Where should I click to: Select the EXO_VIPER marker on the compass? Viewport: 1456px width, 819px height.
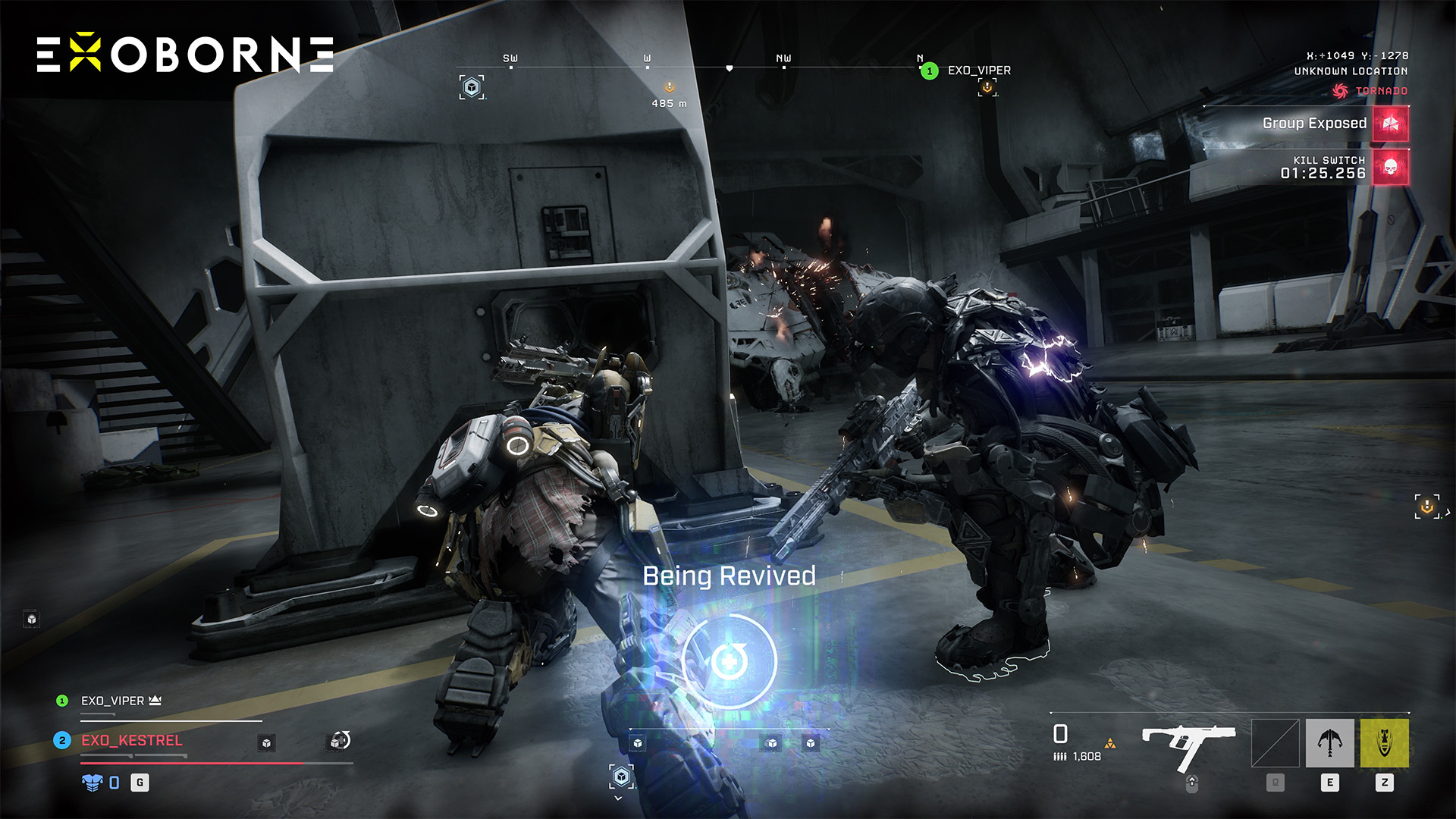coord(978,71)
